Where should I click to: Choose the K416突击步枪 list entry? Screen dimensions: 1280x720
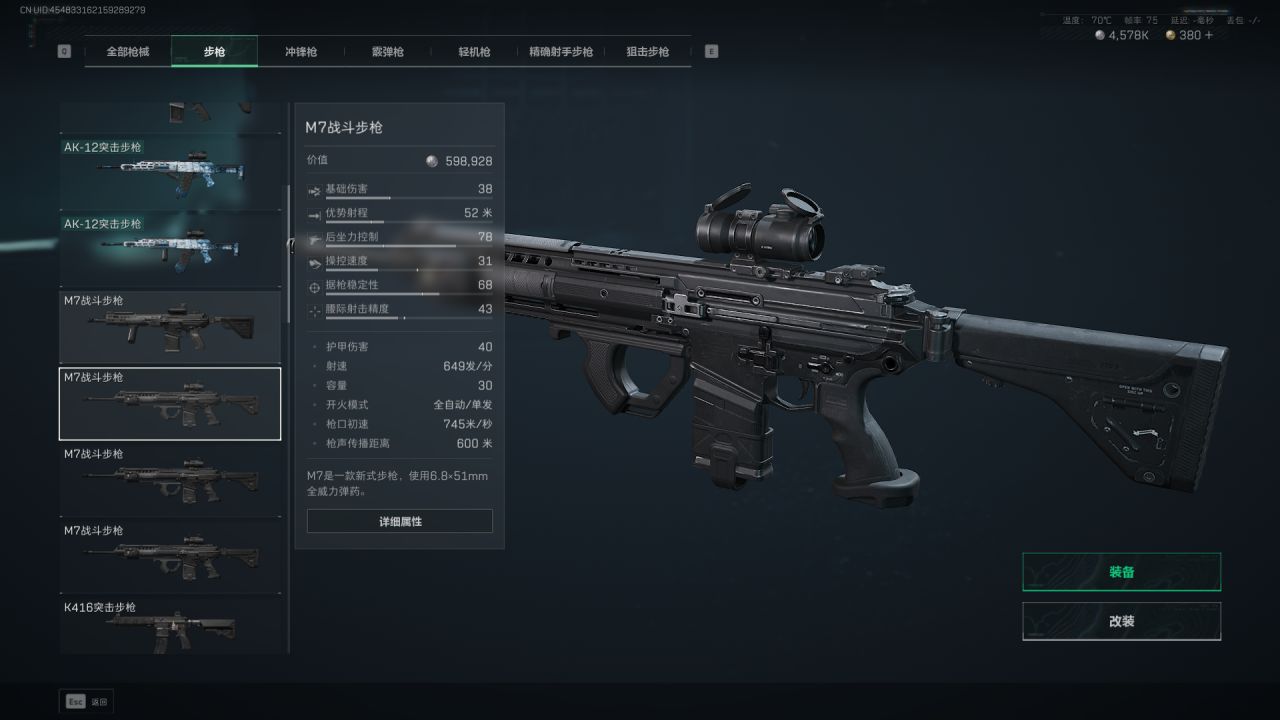coord(170,627)
